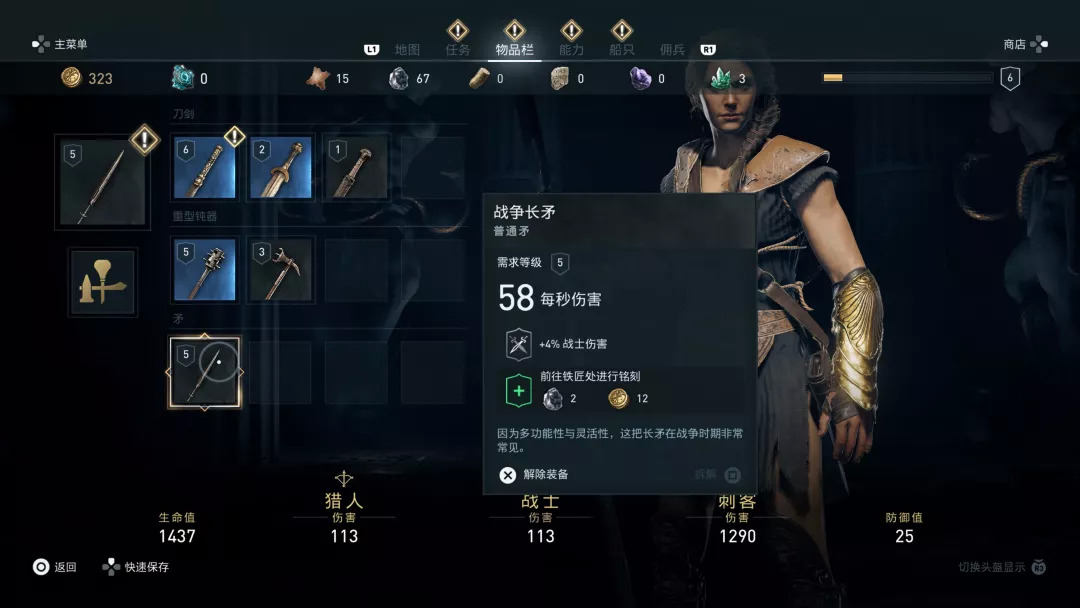Open the 主菜单 main menu
1080x608 pixels.
point(61,44)
